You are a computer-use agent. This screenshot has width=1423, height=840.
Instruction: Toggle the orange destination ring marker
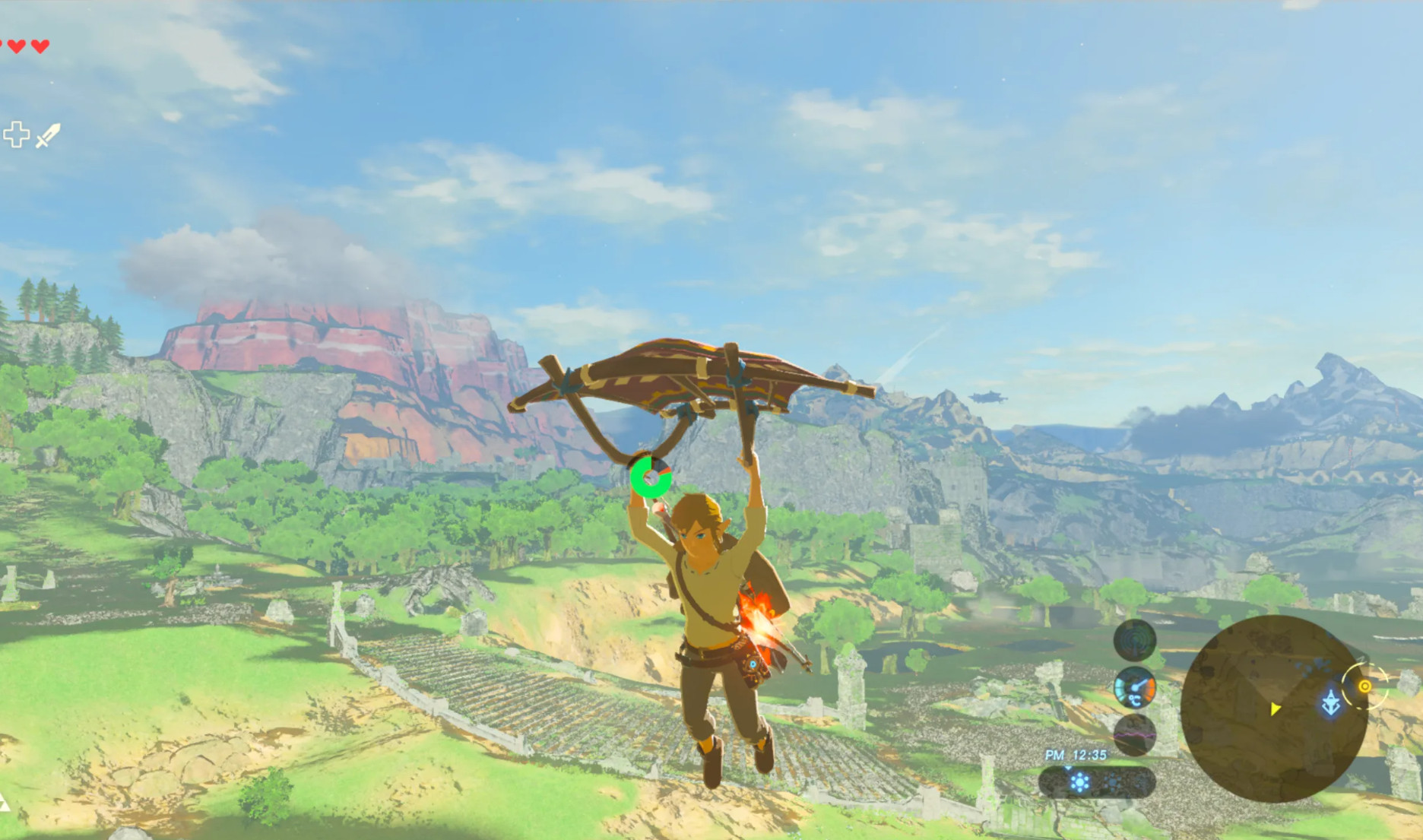[1365, 686]
